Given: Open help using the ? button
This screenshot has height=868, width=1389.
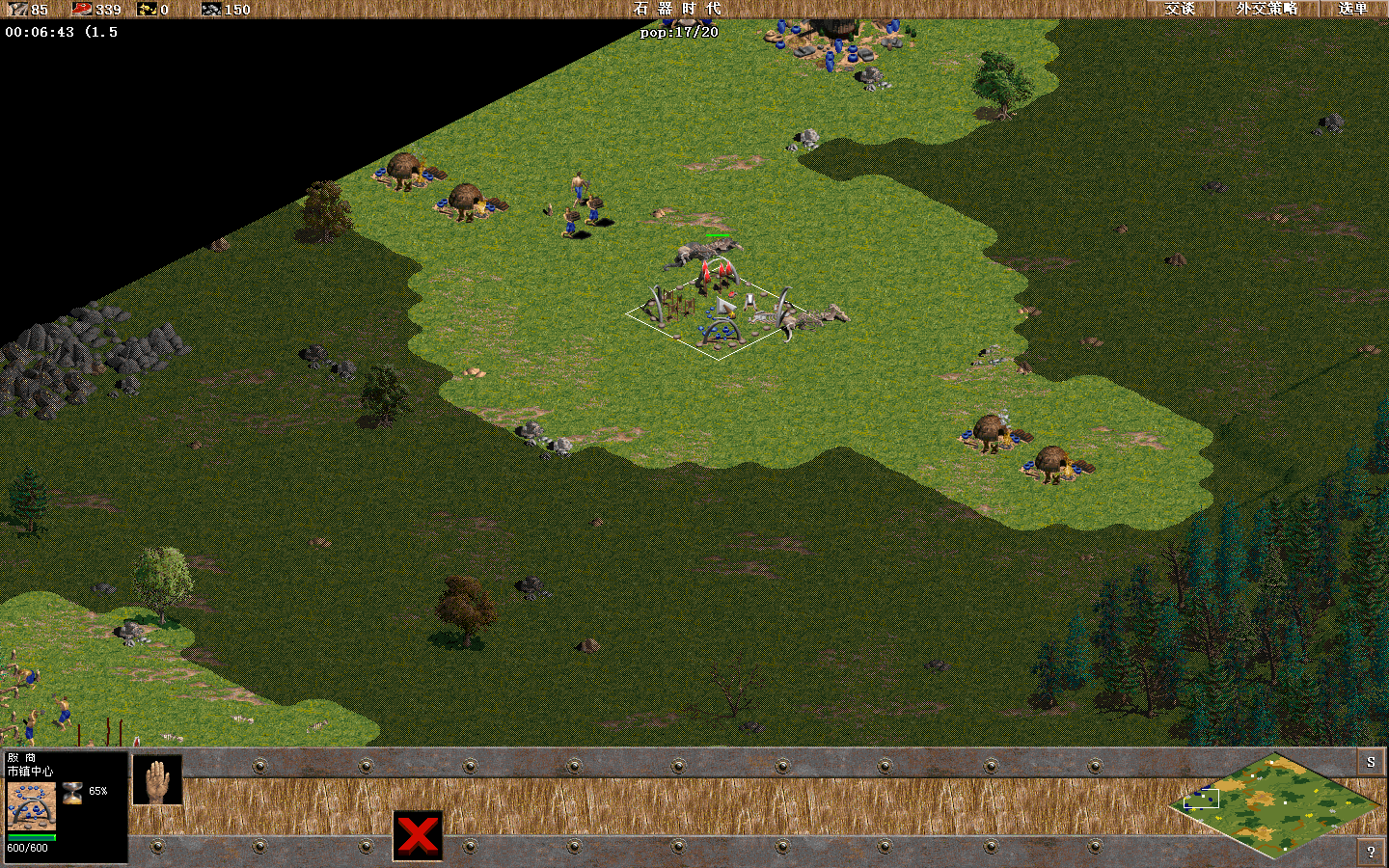Looking at the screenshot, I should [1371, 853].
